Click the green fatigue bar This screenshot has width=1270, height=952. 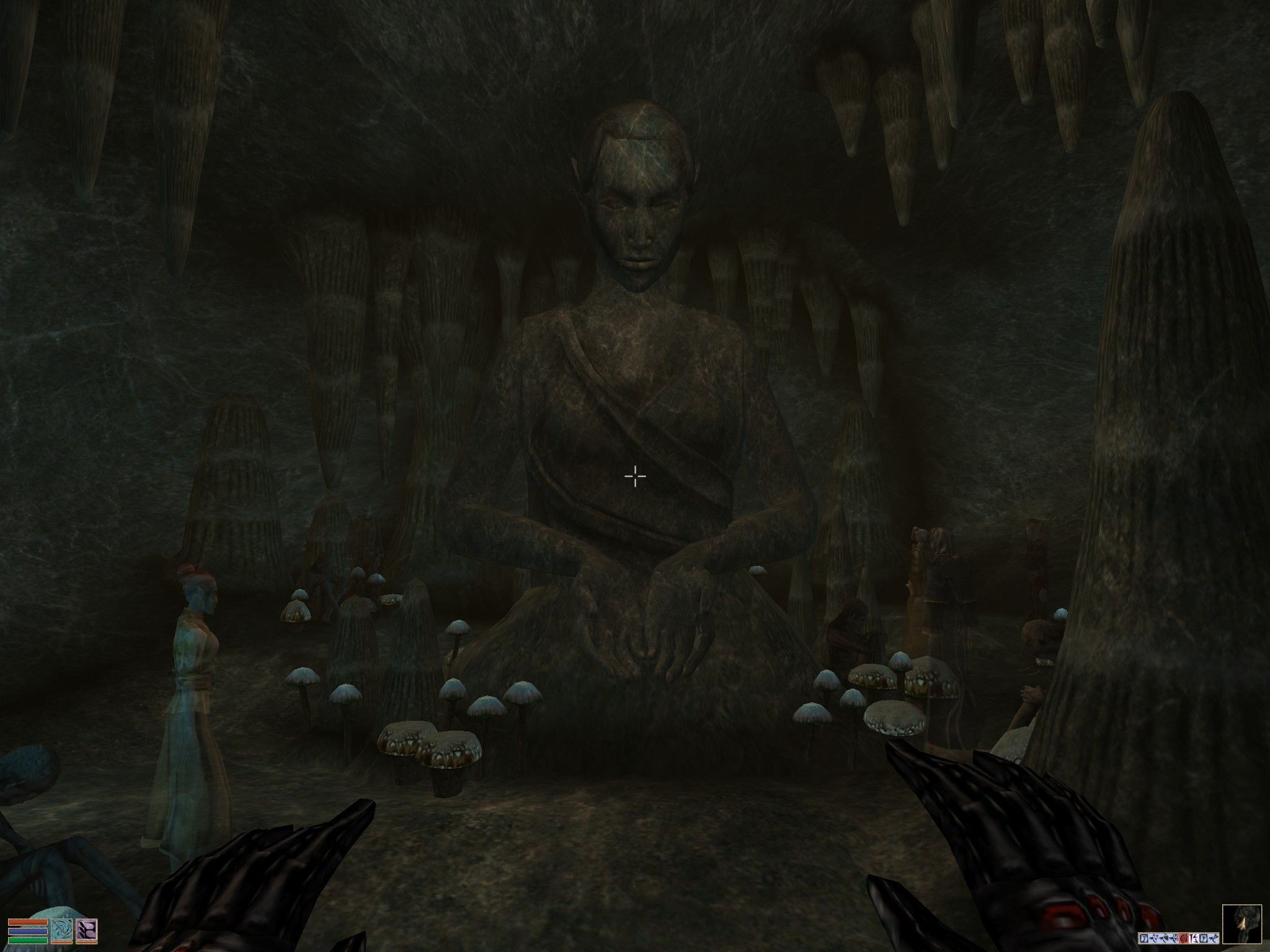click(28, 940)
